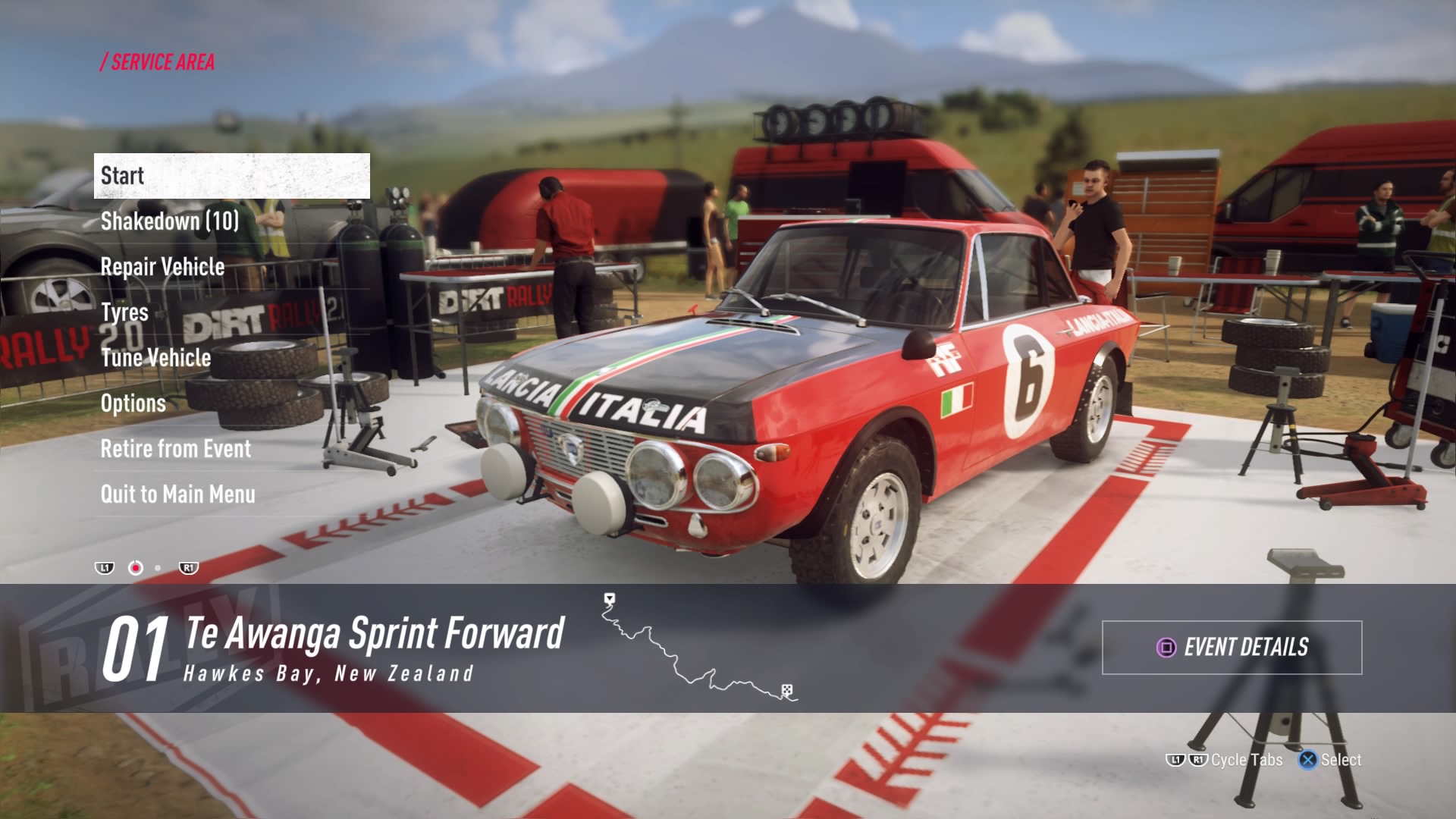The height and width of the screenshot is (819, 1456).
Task: Click the L1 shoulder button icon near tab dots
Action: coord(105,566)
